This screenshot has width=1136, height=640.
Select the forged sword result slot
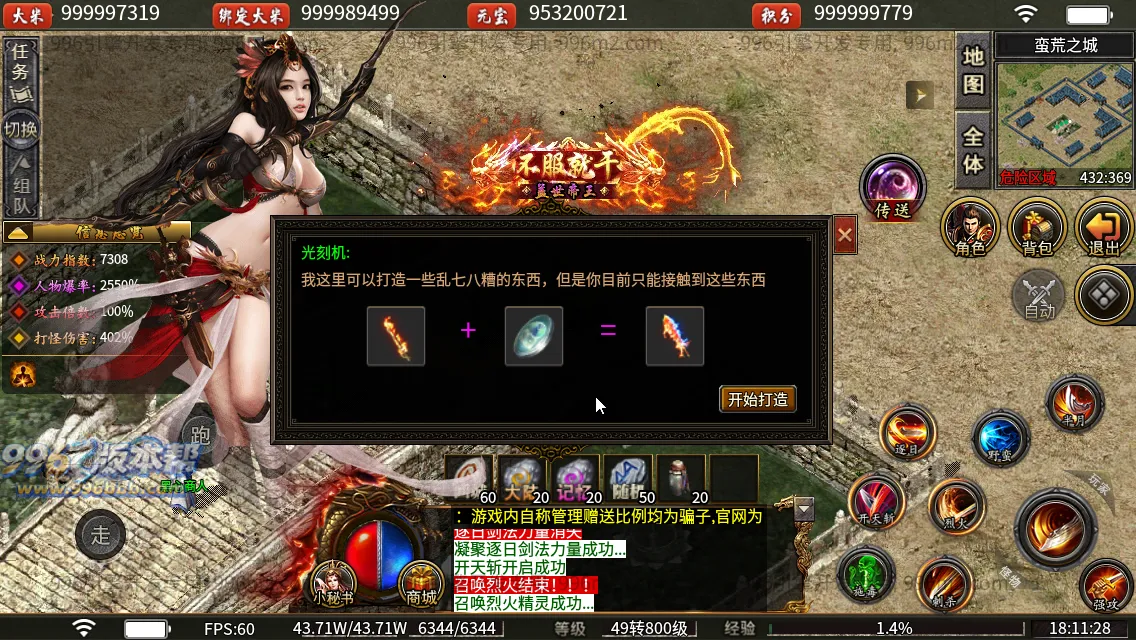(675, 336)
